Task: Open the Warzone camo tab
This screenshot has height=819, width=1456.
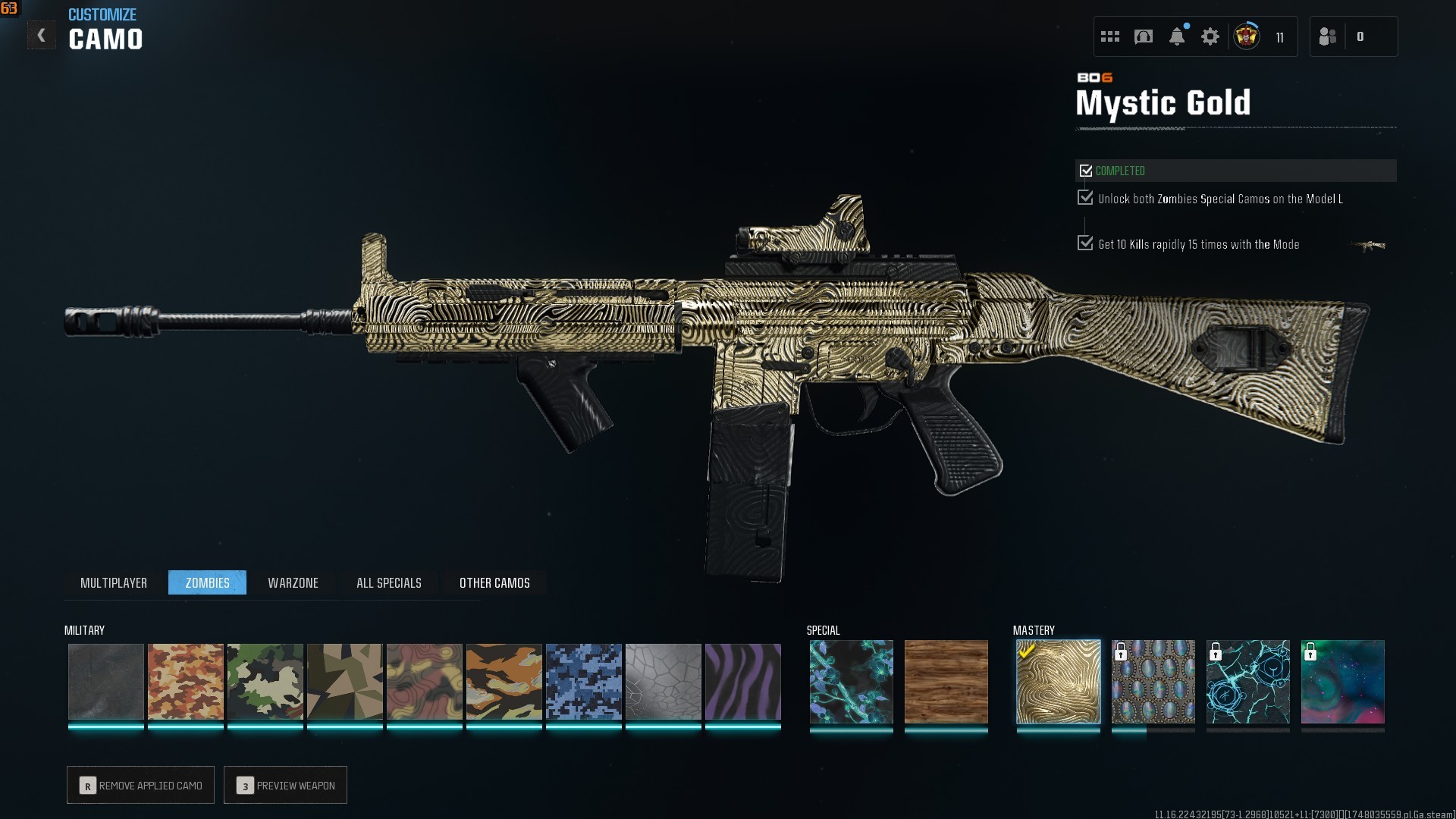Action: (x=293, y=582)
